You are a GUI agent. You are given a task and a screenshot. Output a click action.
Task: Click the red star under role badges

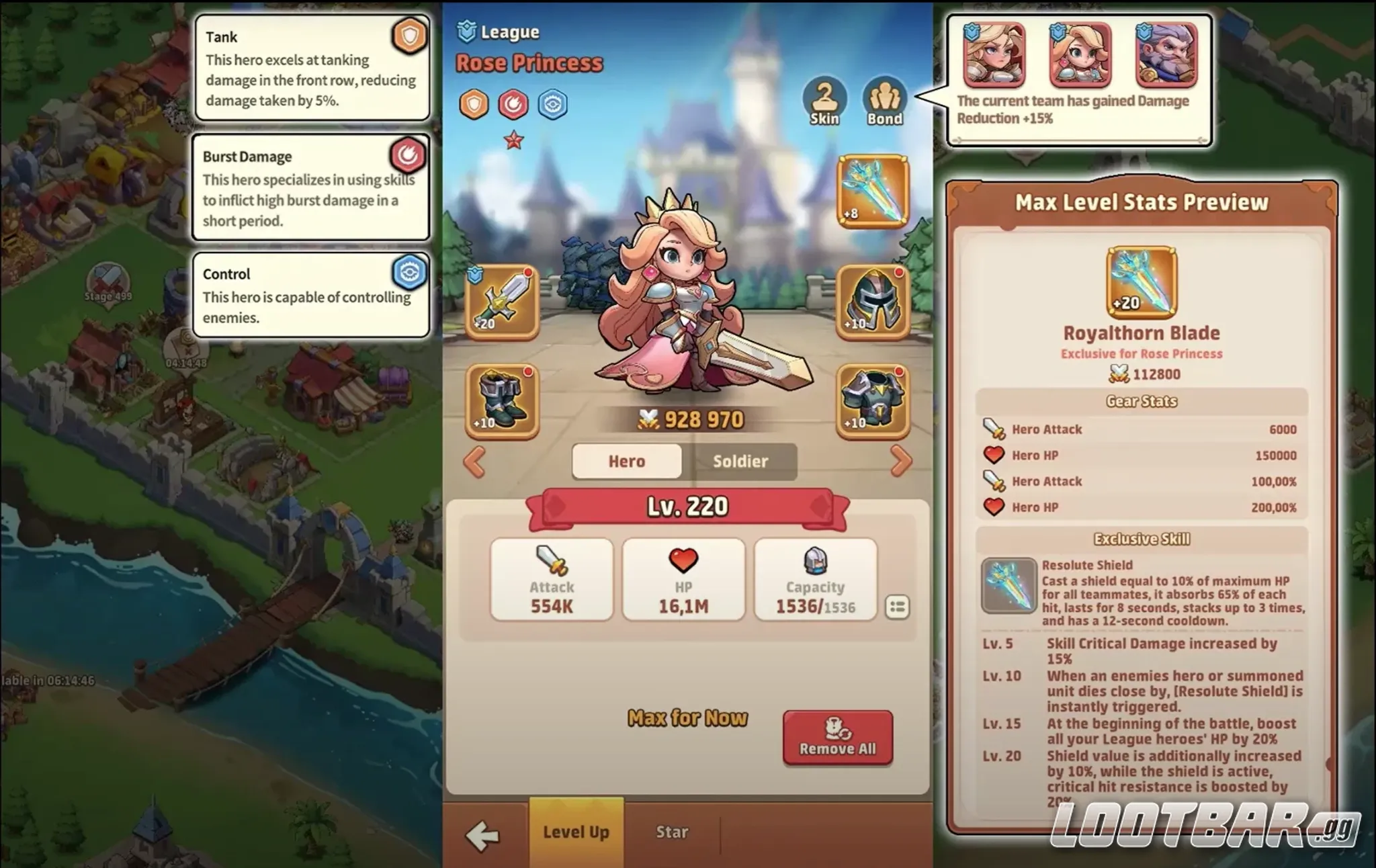coord(514,138)
